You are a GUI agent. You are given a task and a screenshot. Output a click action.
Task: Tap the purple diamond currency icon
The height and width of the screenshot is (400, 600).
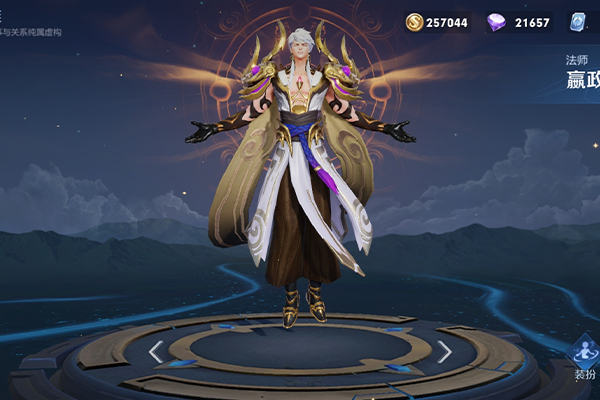496,22
